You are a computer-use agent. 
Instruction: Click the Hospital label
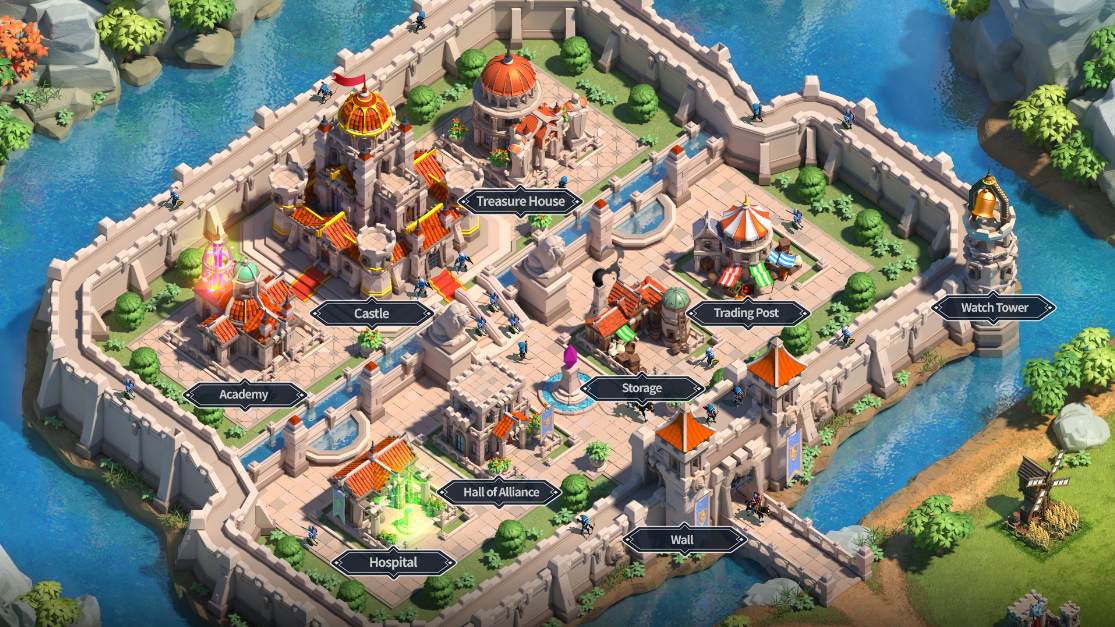pyautogui.click(x=393, y=562)
